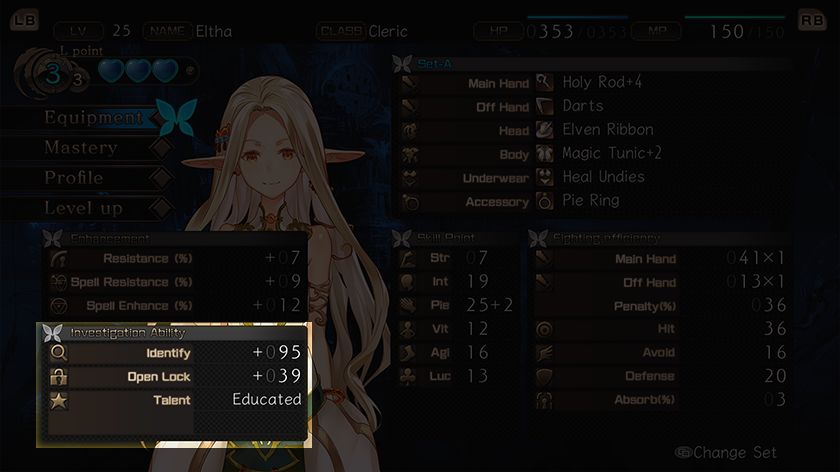
Task: Choose the Head slot Elven Ribbon
Action: pos(594,130)
